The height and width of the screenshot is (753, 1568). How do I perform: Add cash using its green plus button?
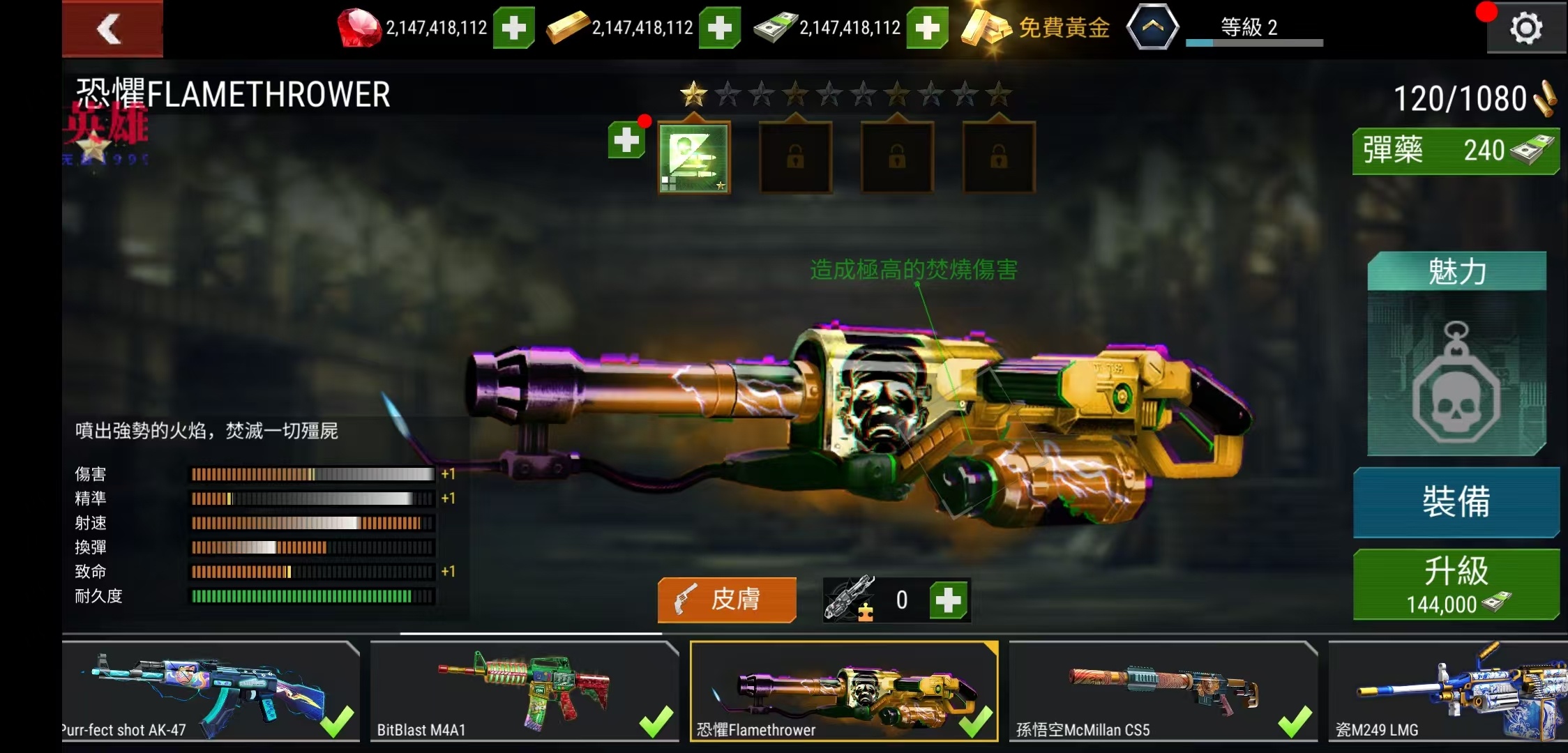click(x=926, y=28)
